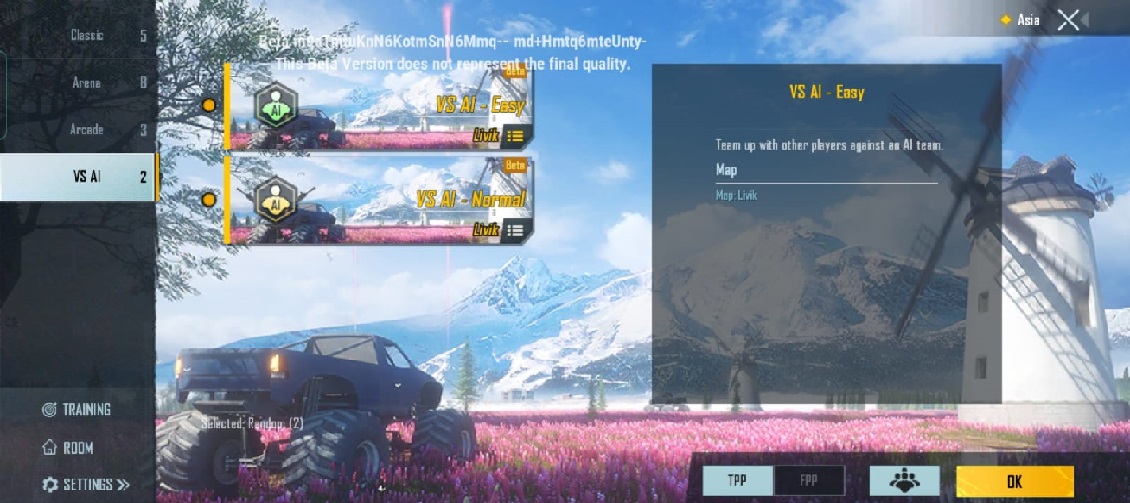This screenshot has width=1130, height=503.
Task: Open mode Settings
Action: pos(86,485)
